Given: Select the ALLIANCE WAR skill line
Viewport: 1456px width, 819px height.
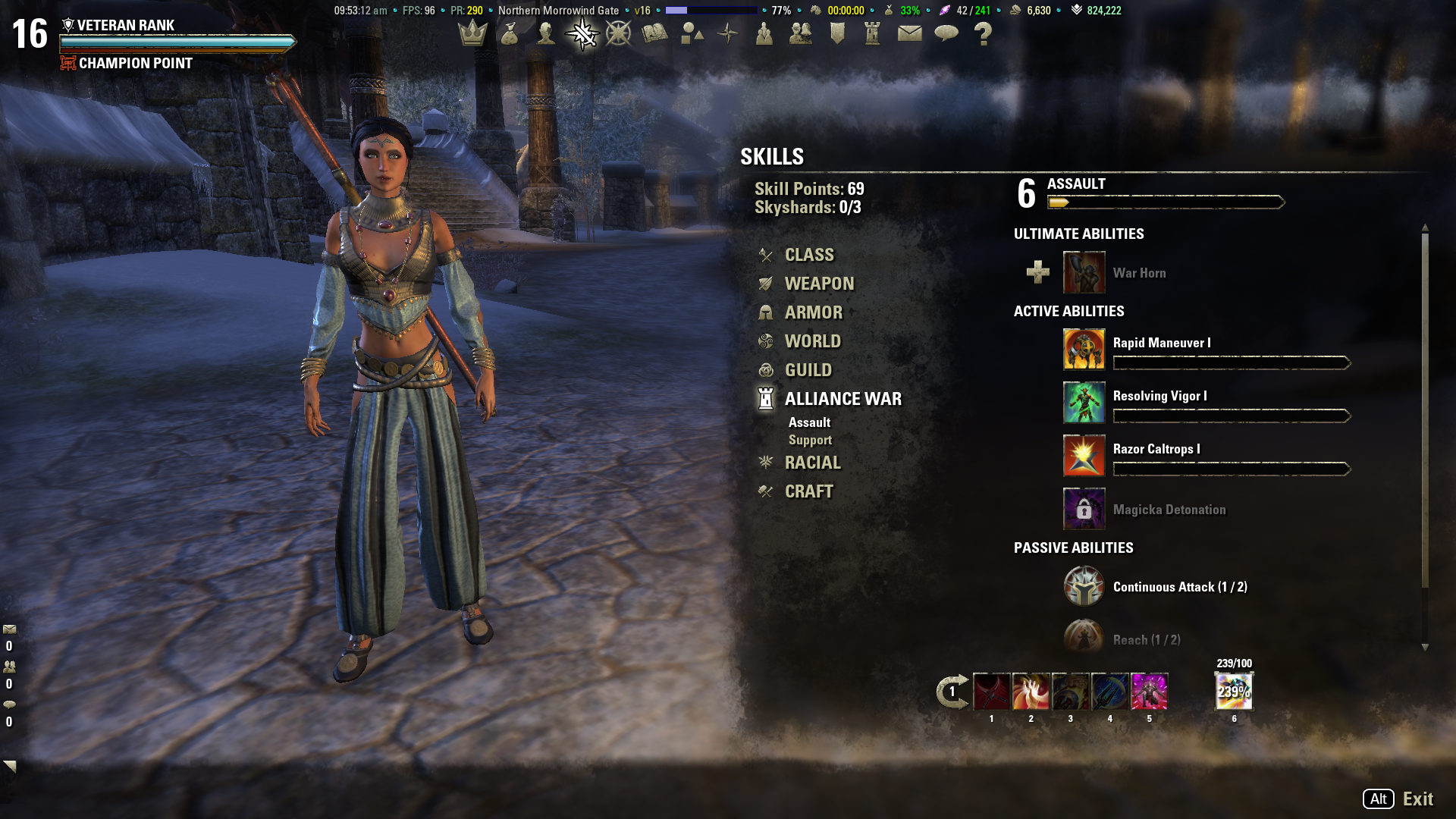Looking at the screenshot, I should tap(843, 398).
